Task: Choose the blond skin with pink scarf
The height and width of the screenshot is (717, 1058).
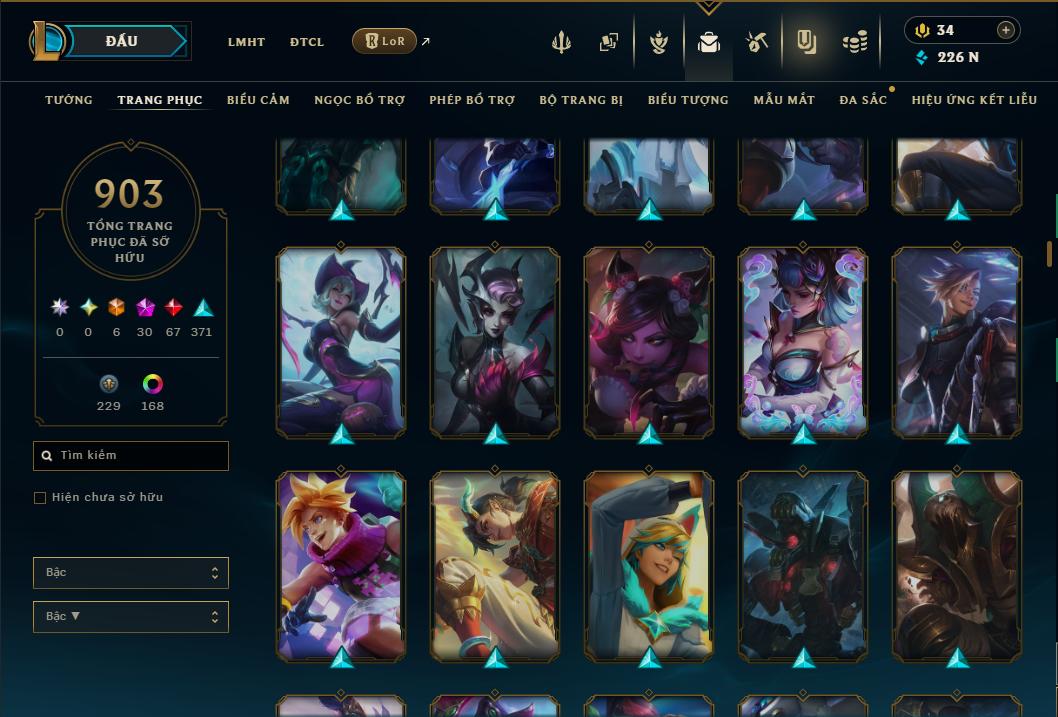Action: click(x=341, y=565)
